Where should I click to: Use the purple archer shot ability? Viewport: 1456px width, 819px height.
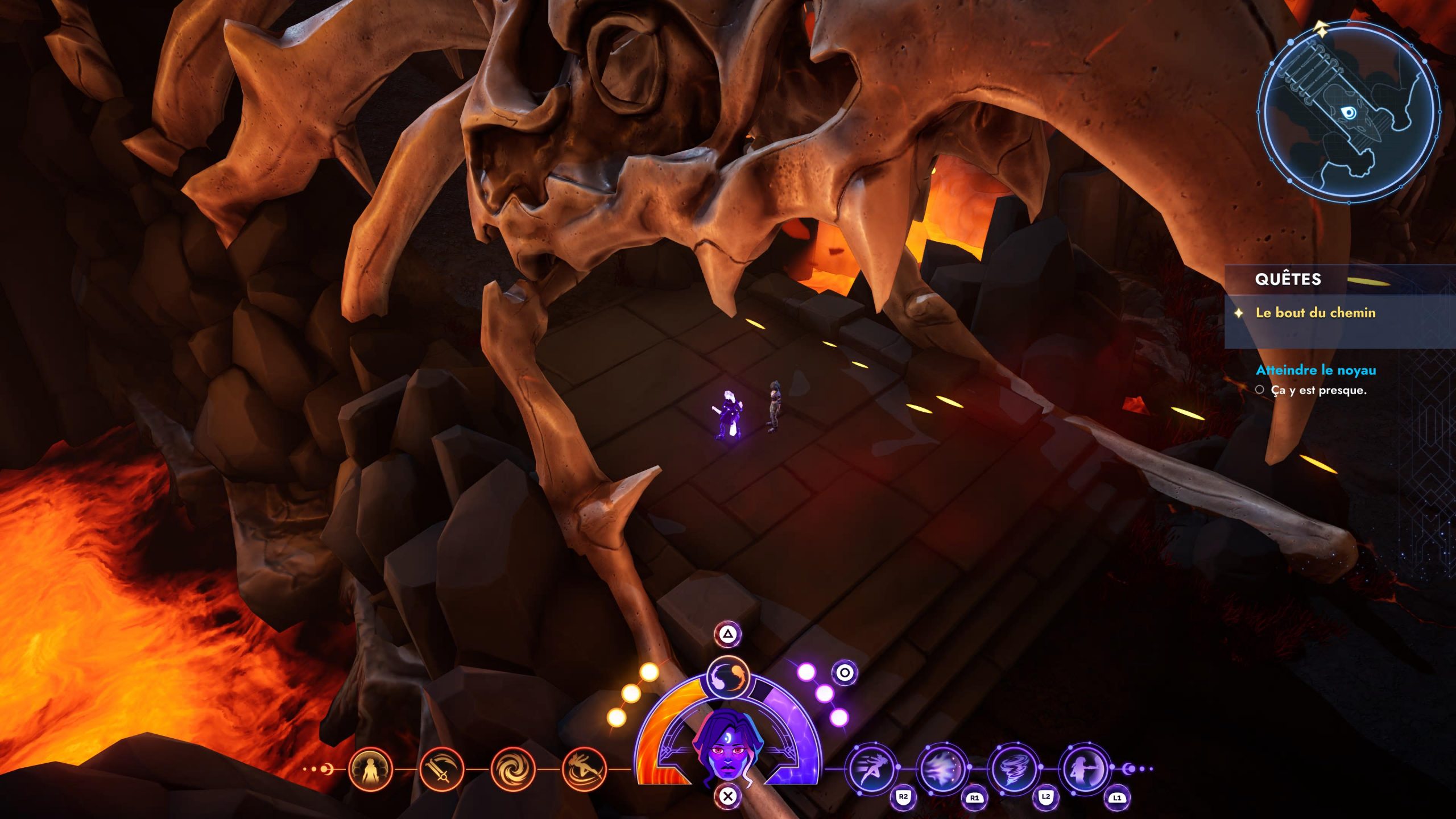pyautogui.click(x=1085, y=770)
